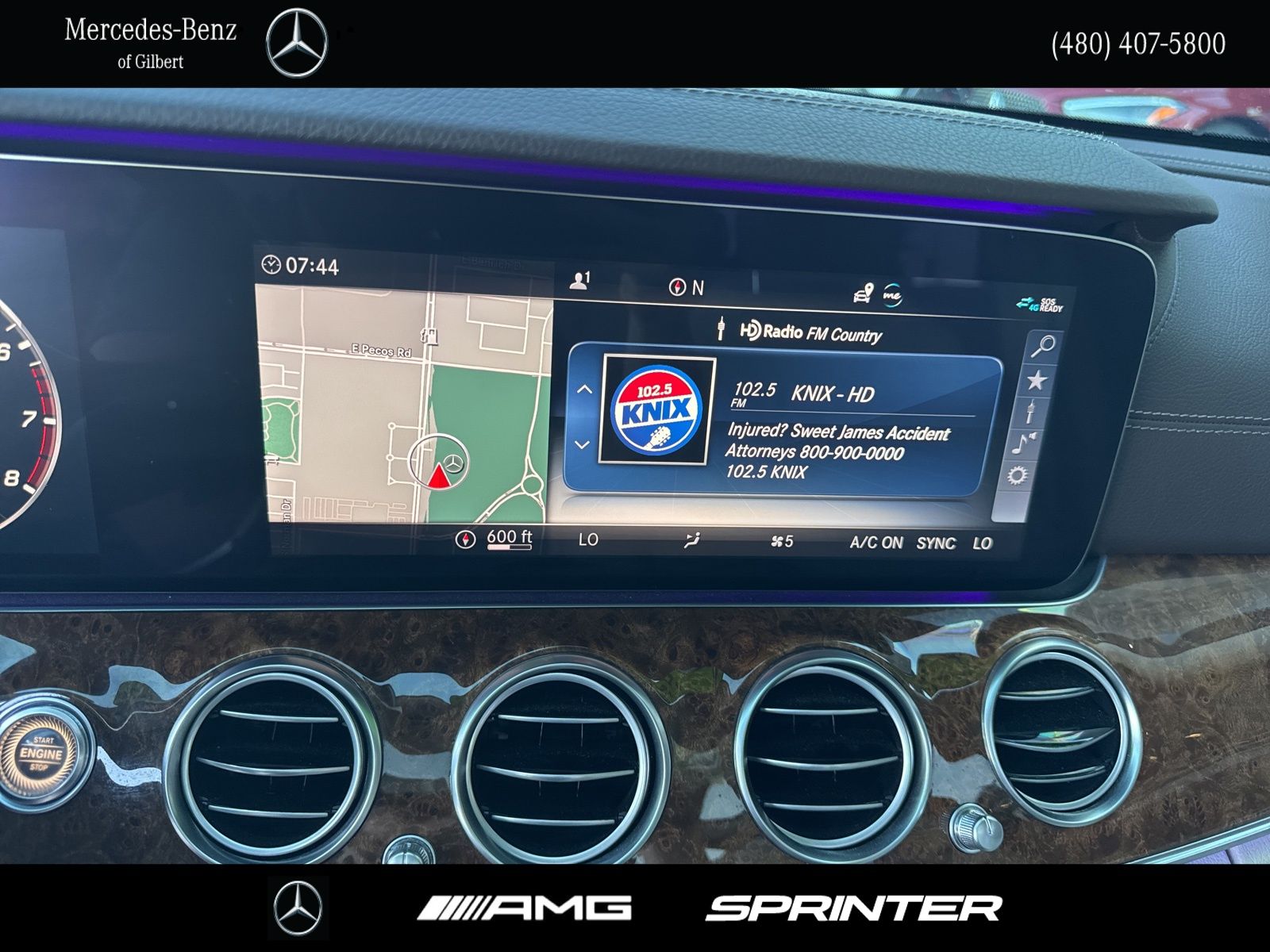
Task: Open the music note media icon
Action: click(x=1025, y=444)
